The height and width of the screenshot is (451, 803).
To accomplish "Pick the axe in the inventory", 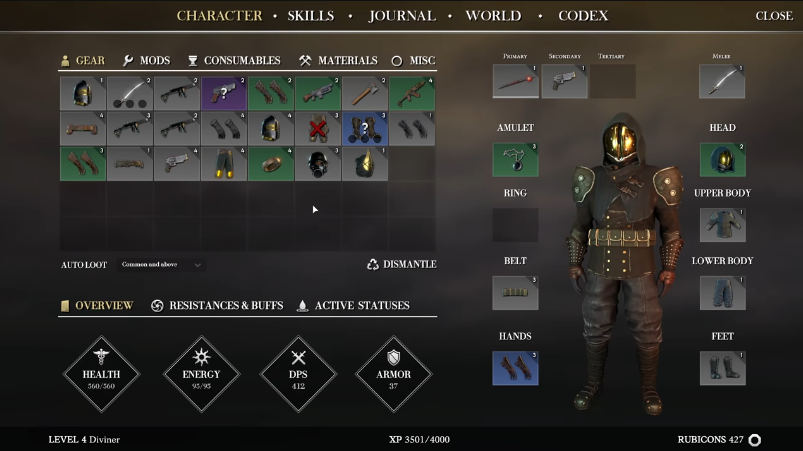I will (364, 93).
